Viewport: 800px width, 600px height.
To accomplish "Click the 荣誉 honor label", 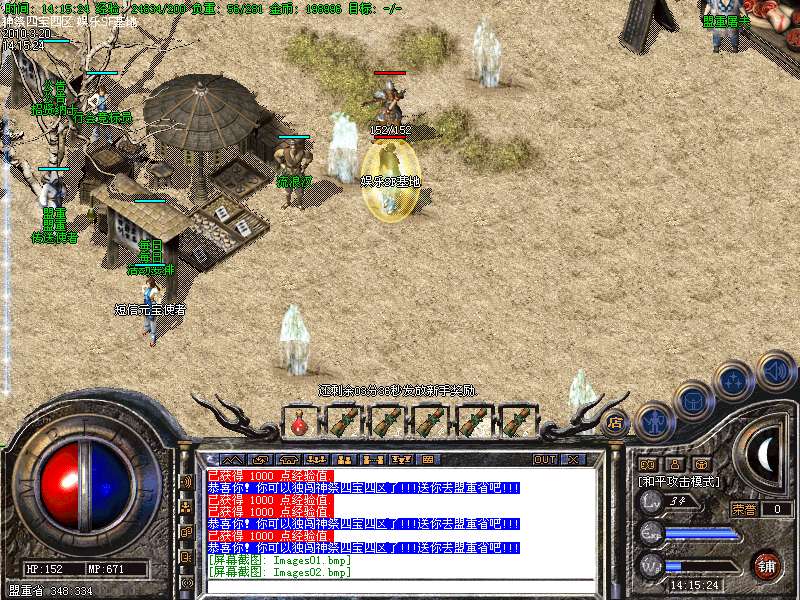I will pos(743,509).
